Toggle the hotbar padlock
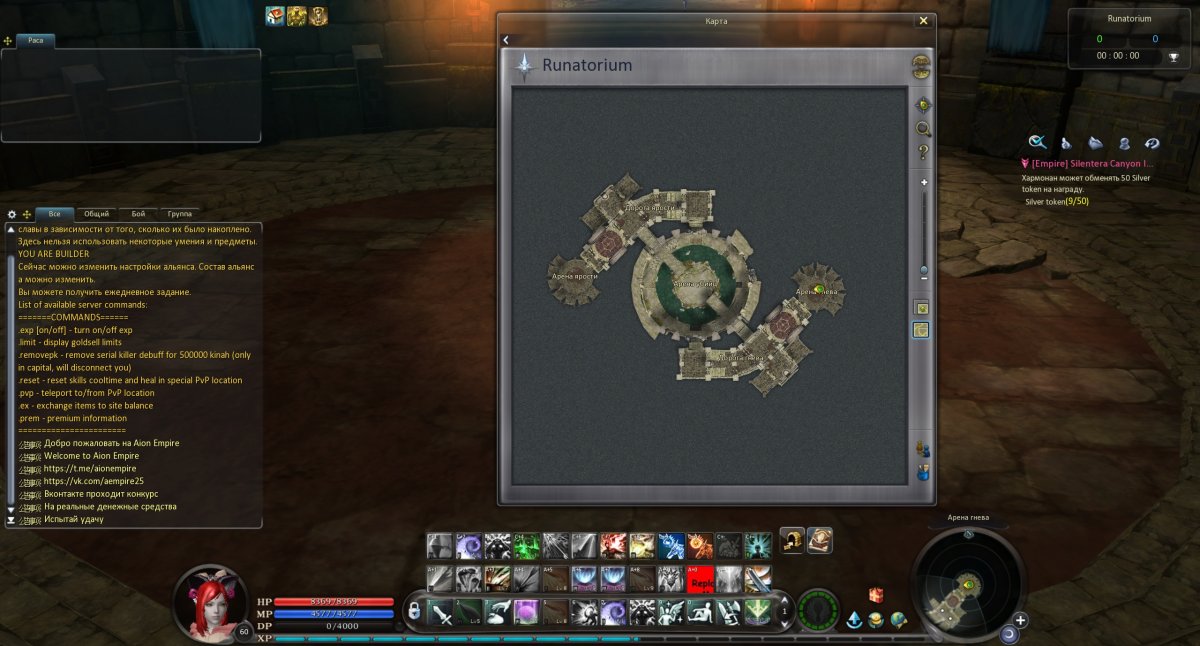 tap(413, 611)
